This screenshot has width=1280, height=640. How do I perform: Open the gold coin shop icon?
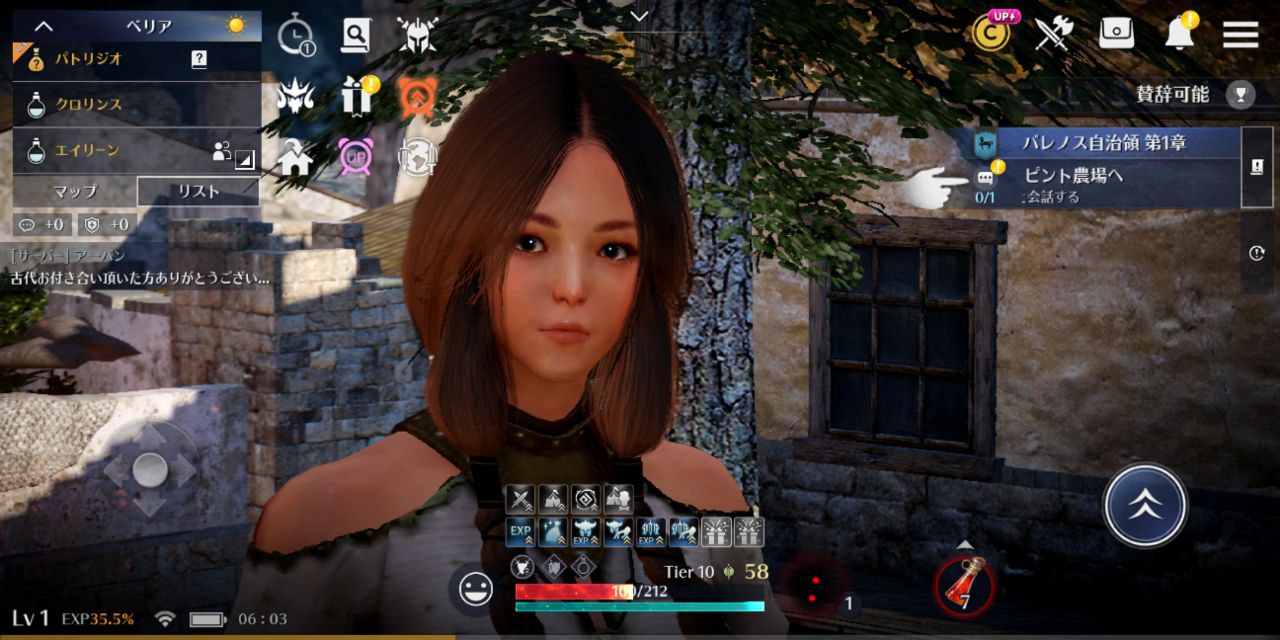click(990, 33)
